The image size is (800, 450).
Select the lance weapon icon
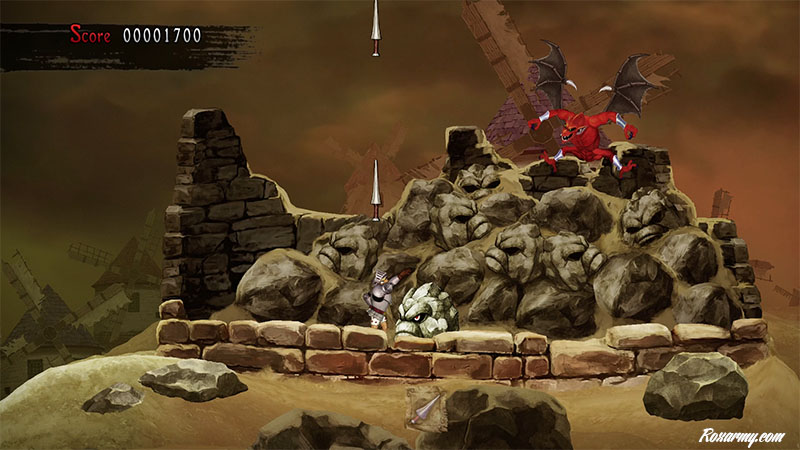[423, 408]
